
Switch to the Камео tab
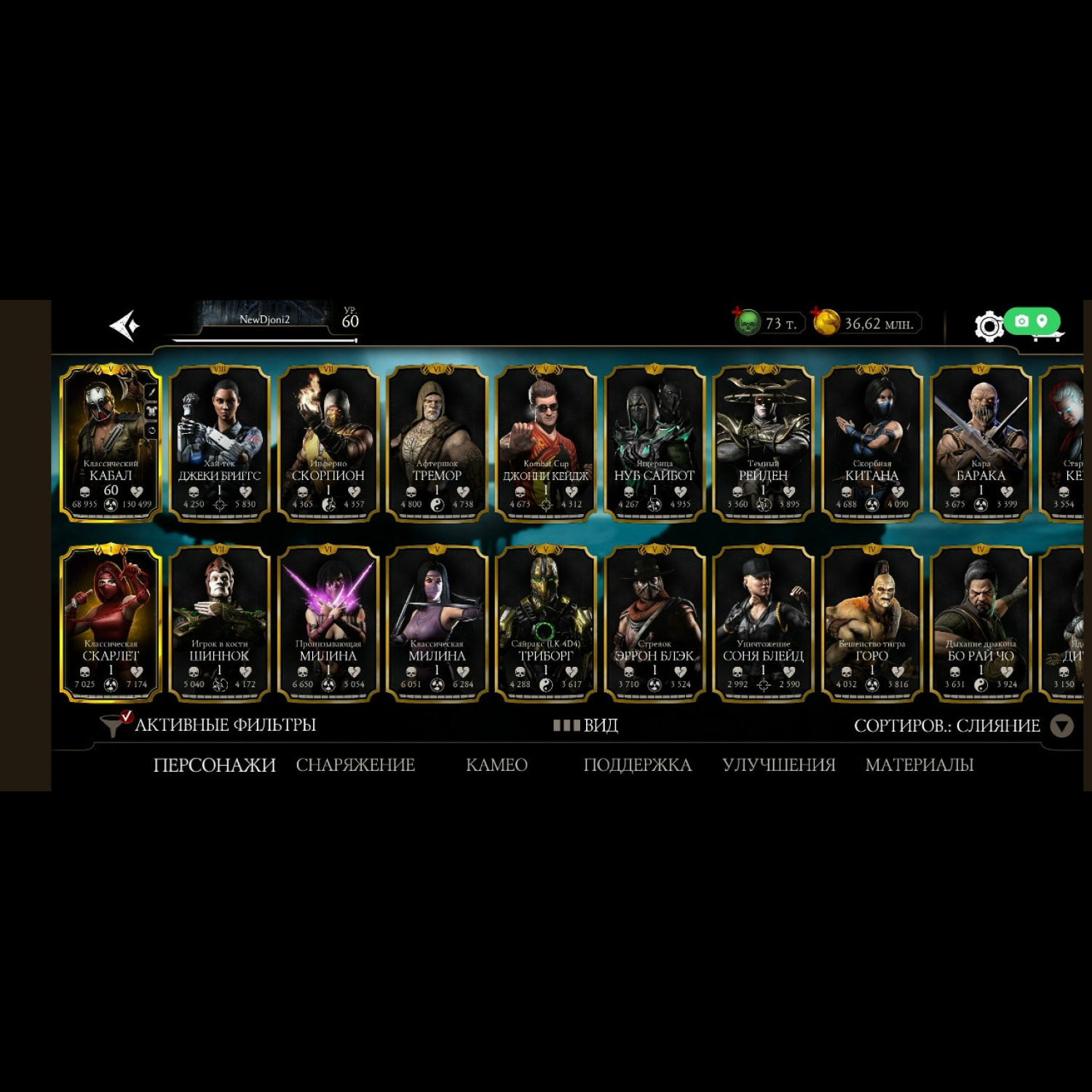point(496,765)
